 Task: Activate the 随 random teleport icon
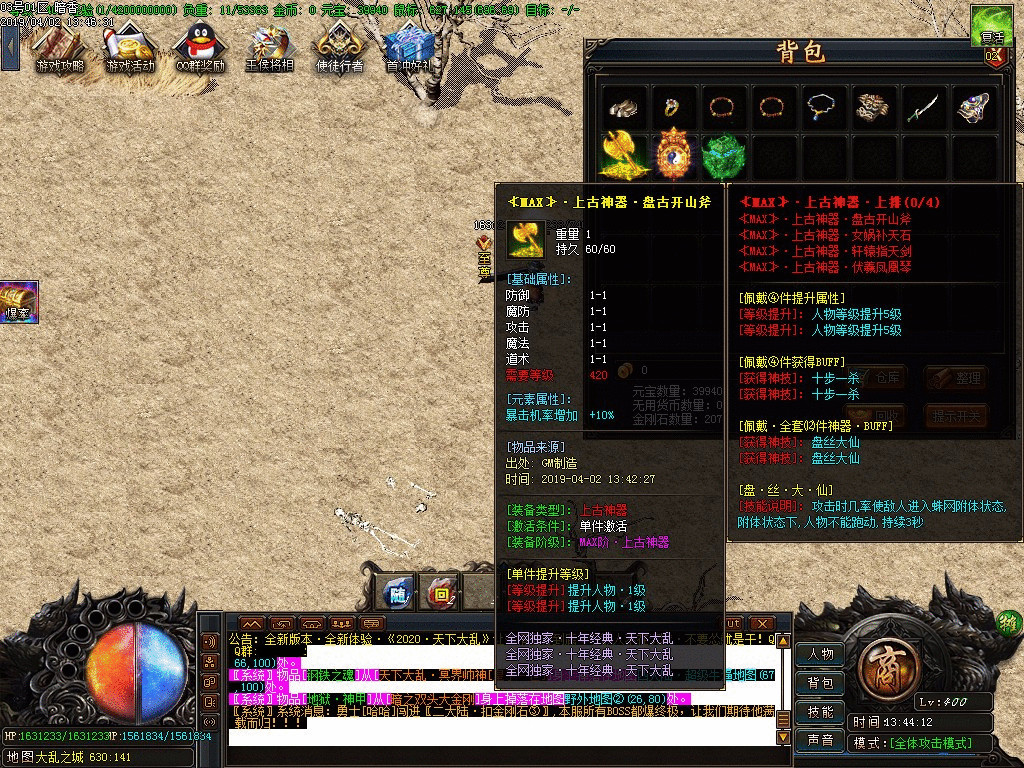[399, 592]
